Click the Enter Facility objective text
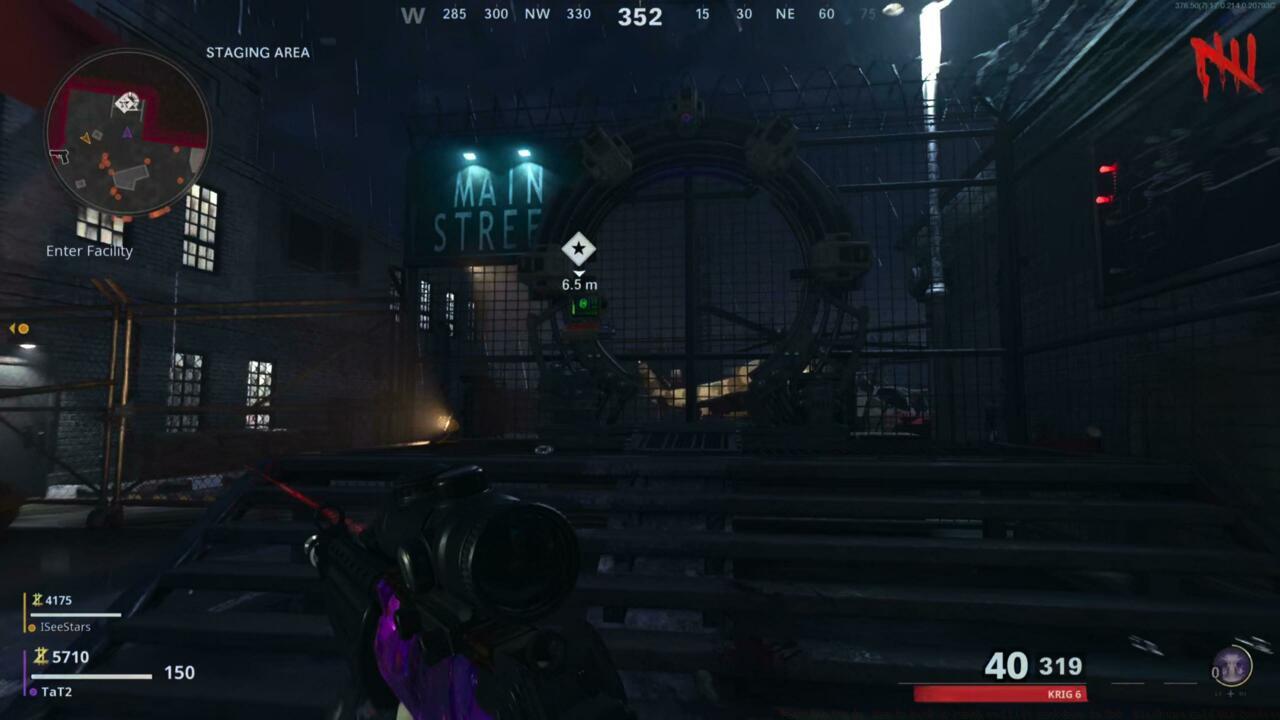 tap(88, 250)
